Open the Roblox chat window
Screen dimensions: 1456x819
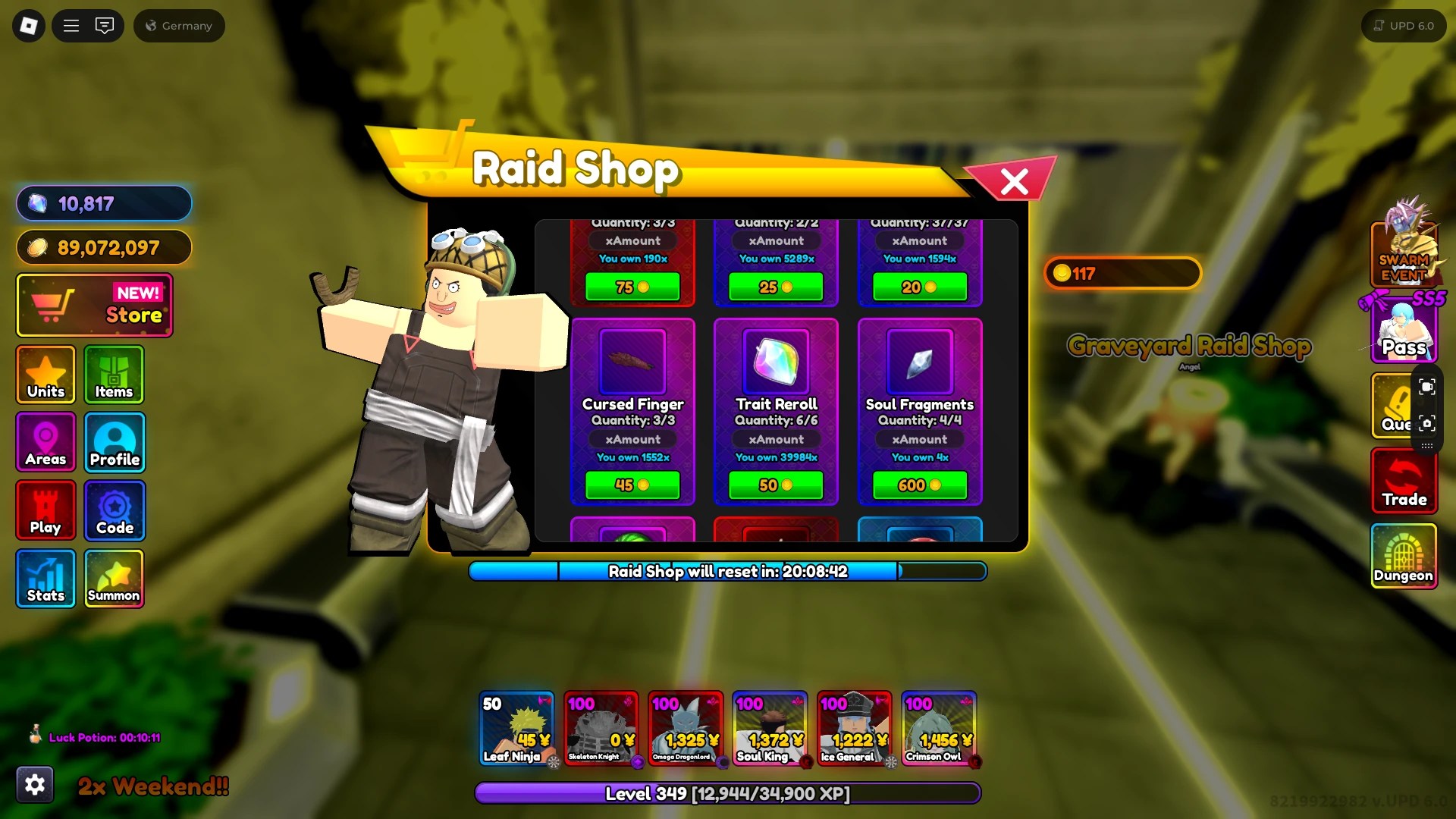click(105, 25)
